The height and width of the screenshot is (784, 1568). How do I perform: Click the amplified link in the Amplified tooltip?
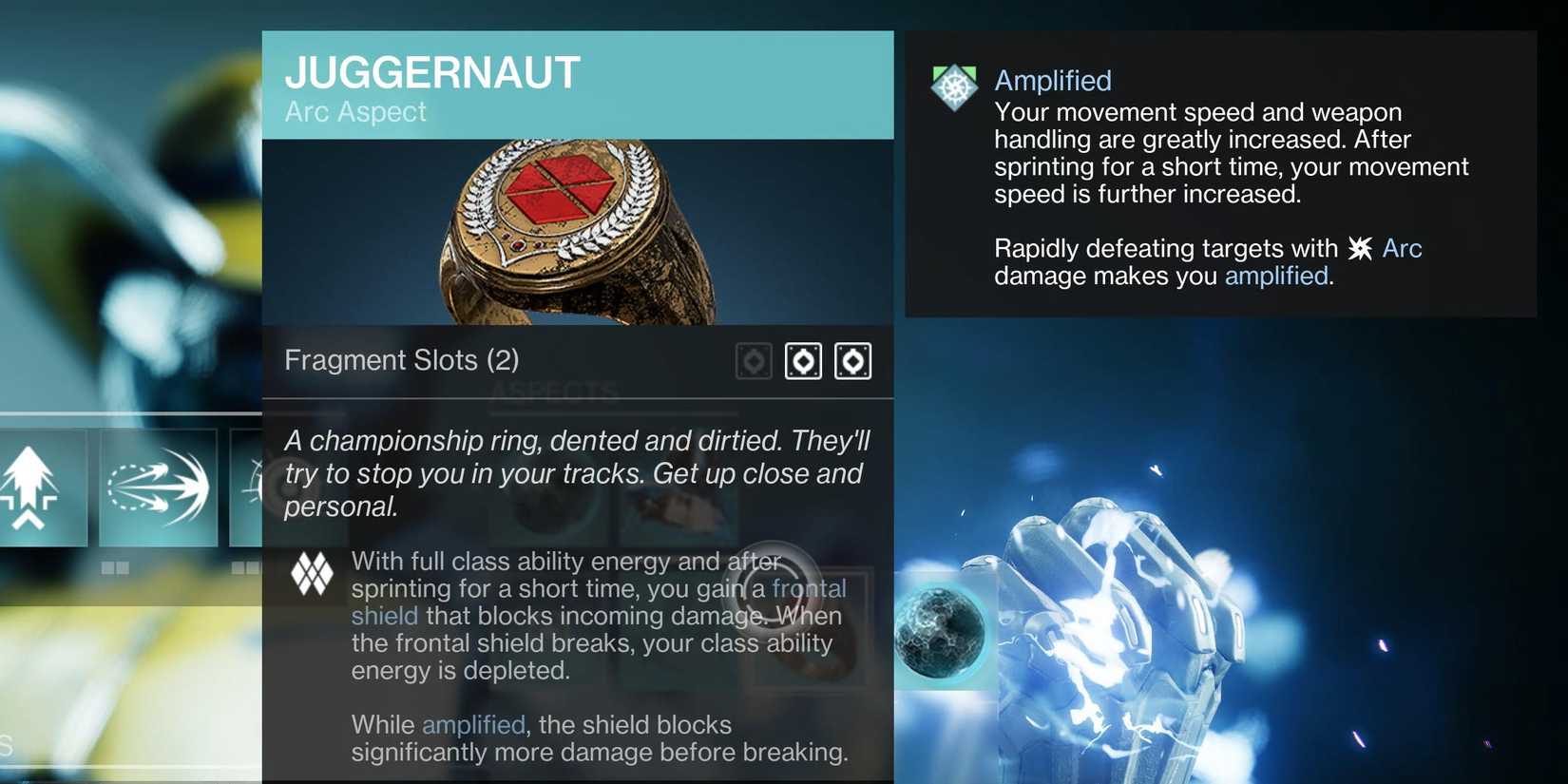(1275, 276)
